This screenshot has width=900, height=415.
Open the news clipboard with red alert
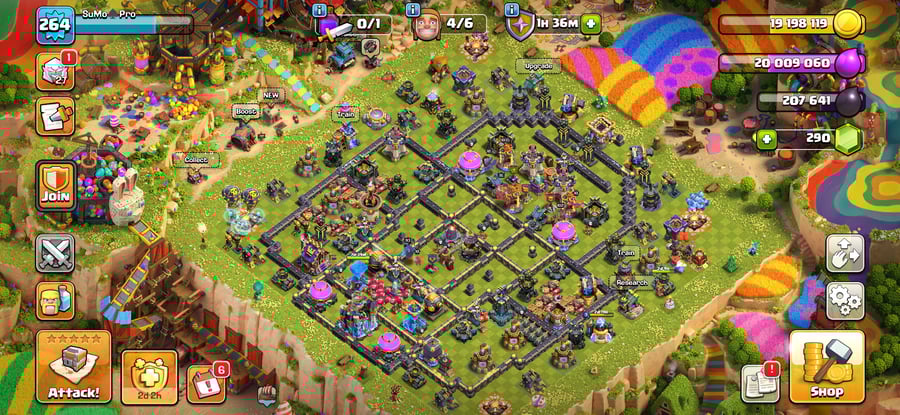759,383
